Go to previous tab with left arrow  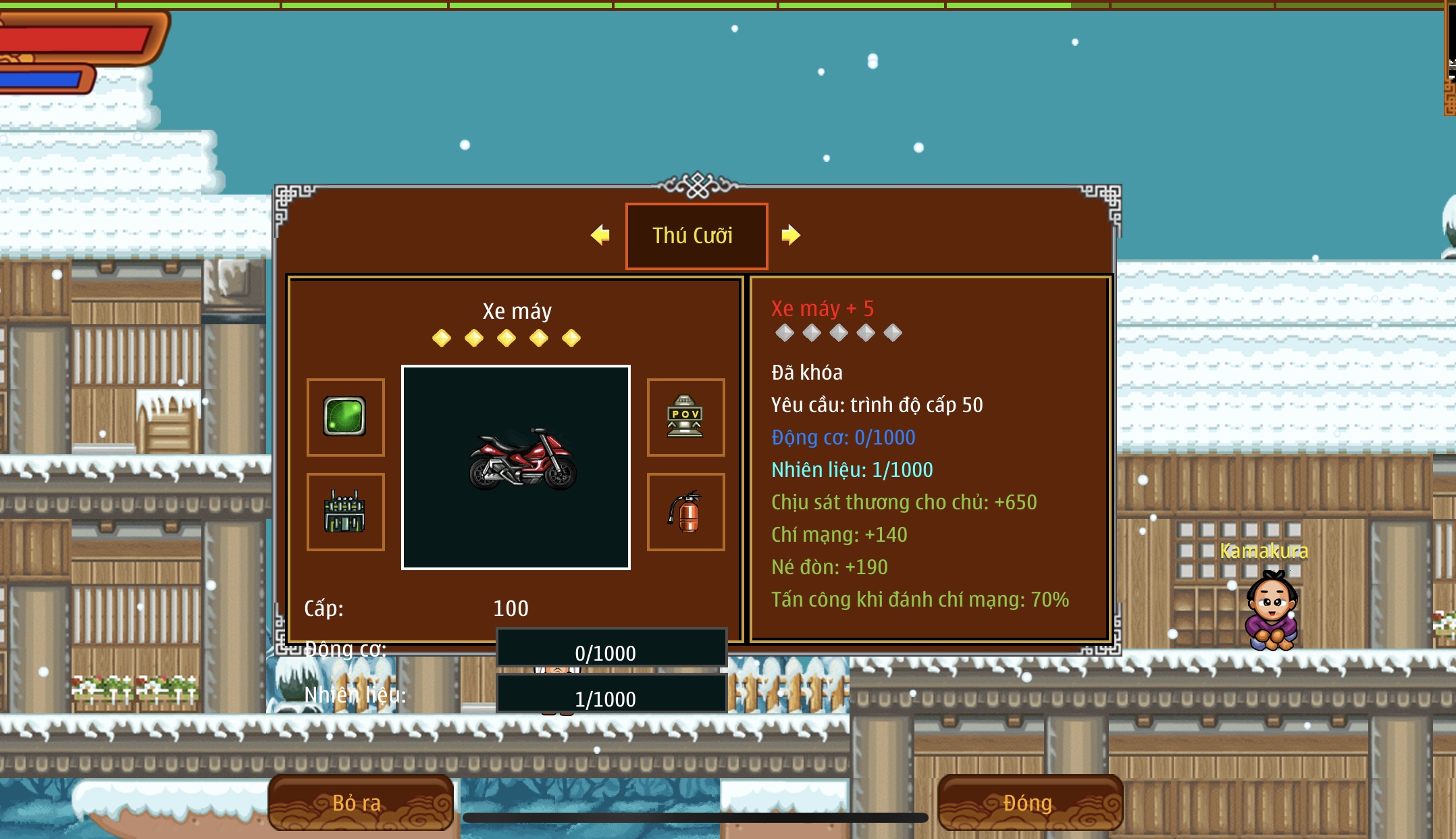[600, 235]
